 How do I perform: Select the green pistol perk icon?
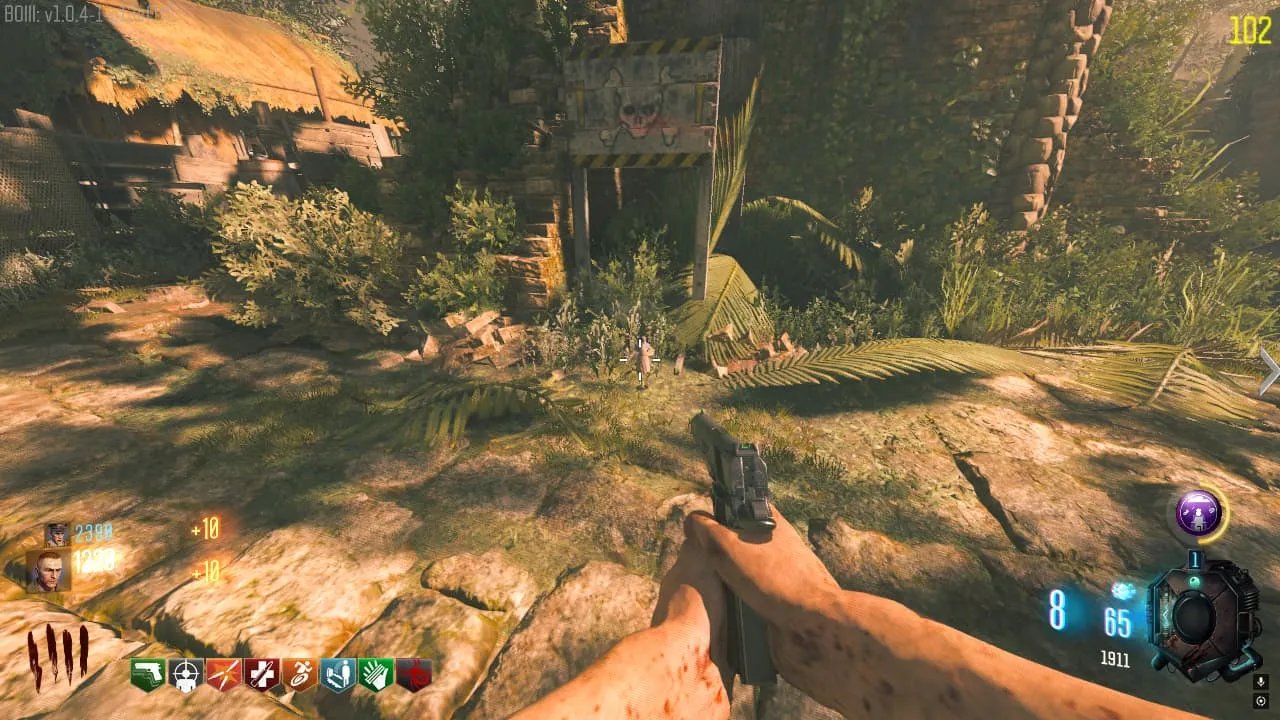tap(147, 675)
